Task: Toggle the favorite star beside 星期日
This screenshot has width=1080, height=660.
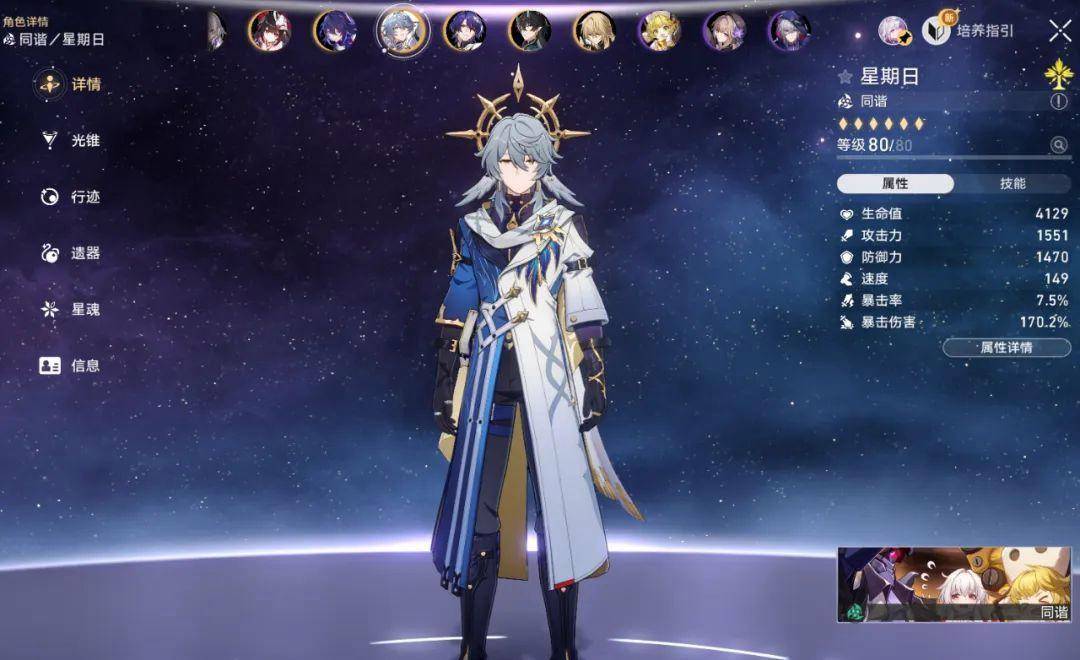Action: tap(846, 76)
